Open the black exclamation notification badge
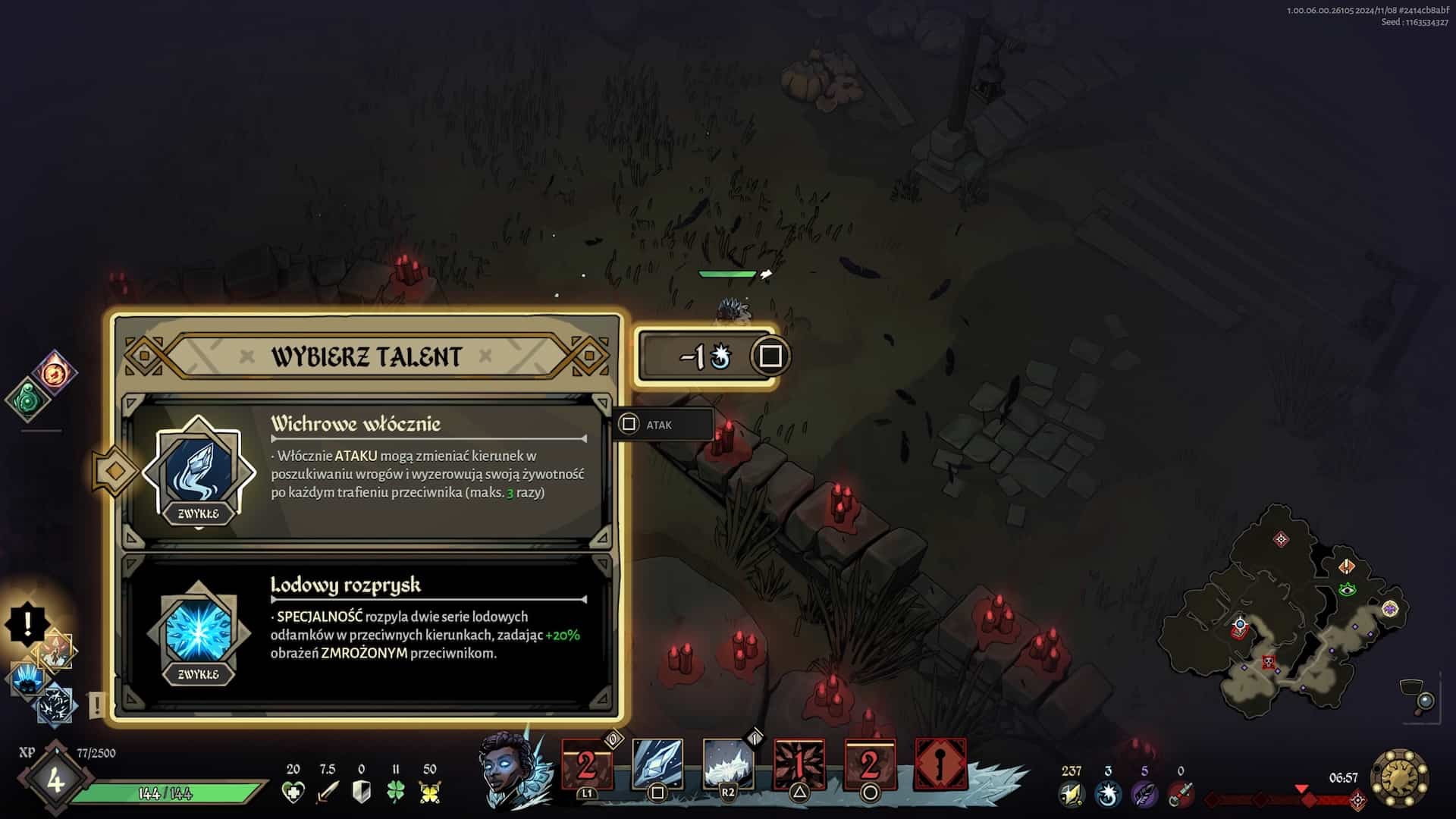 coord(27,624)
